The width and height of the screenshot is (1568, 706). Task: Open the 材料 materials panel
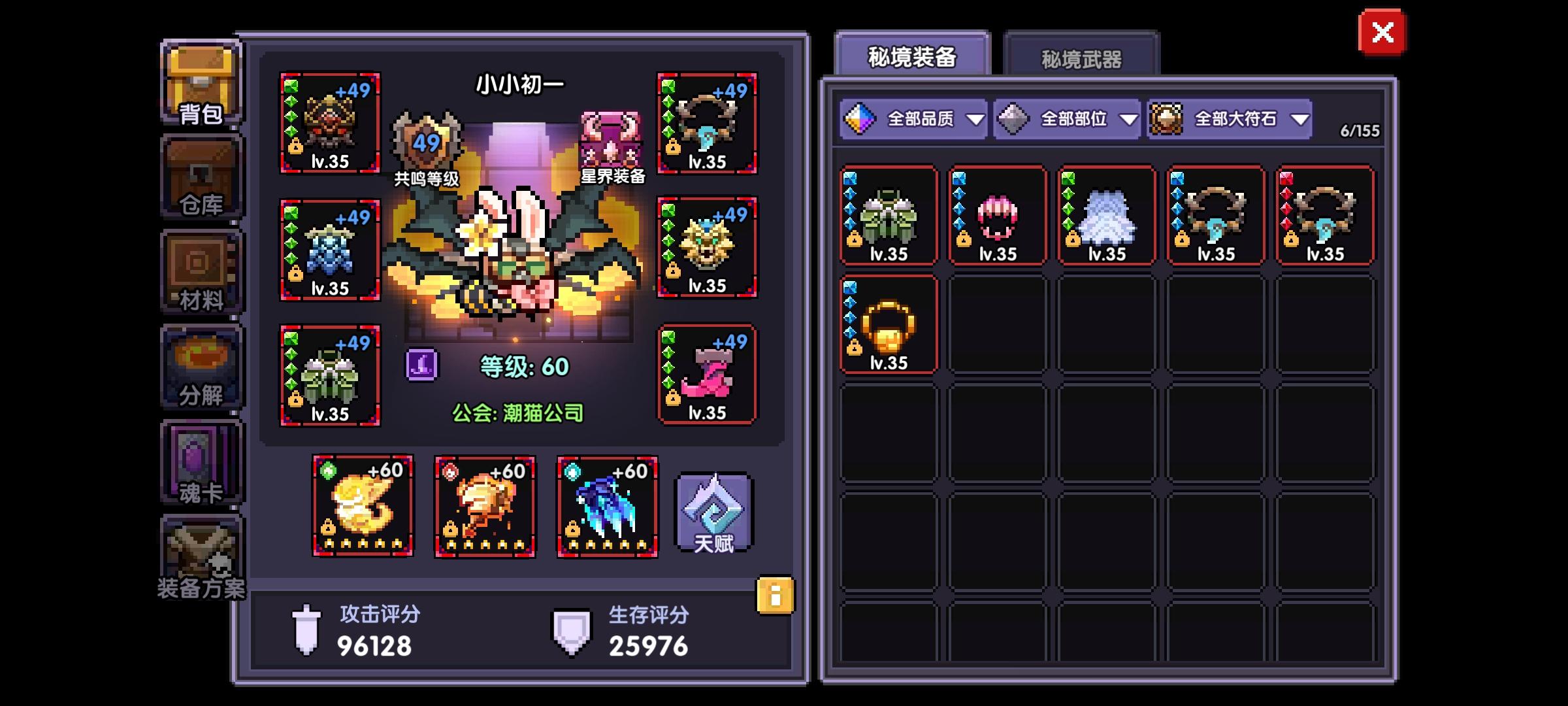pos(200,268)
